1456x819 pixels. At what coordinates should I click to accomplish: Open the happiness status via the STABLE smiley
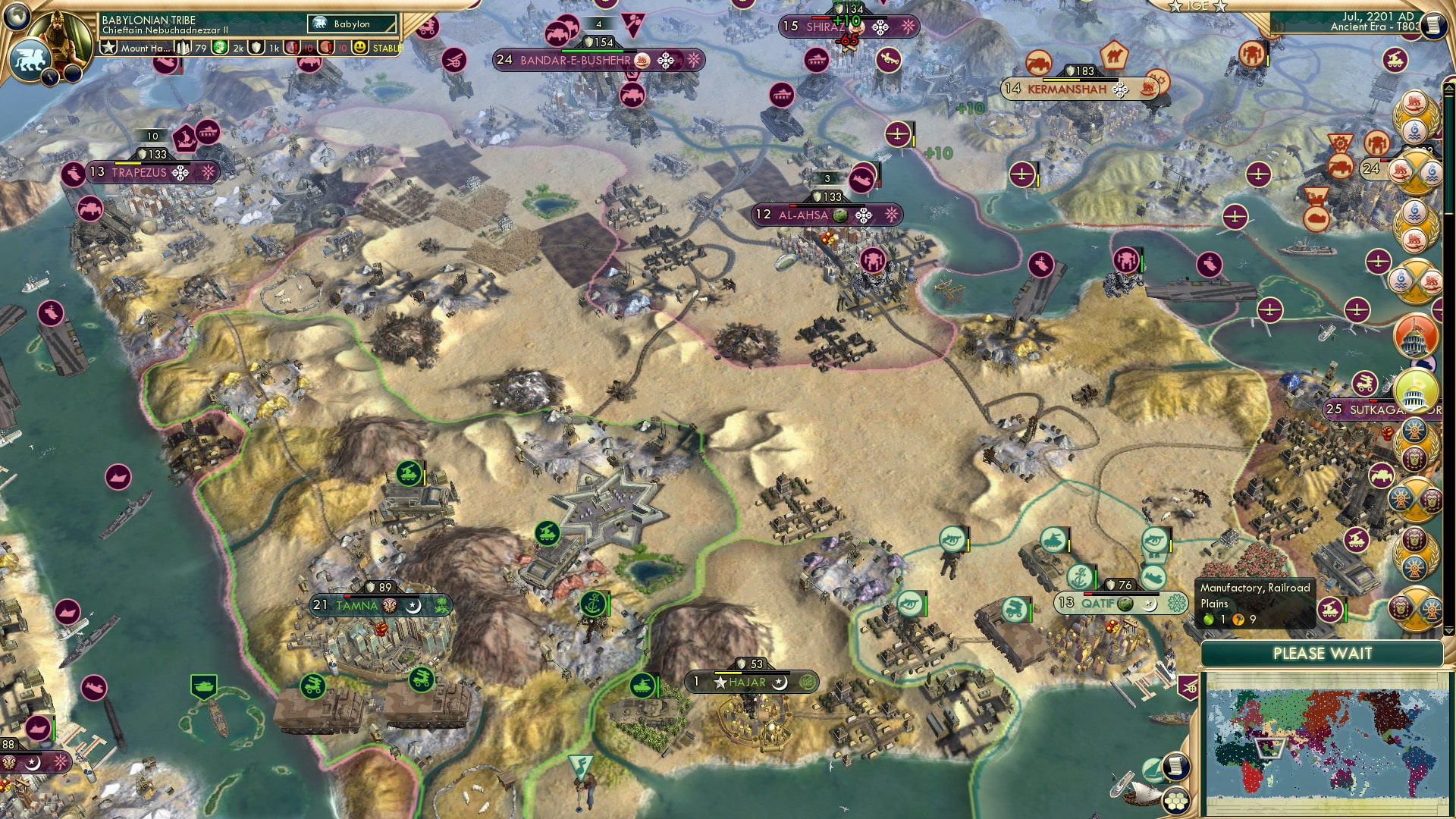pyautogui.click(x=360, y=49)
